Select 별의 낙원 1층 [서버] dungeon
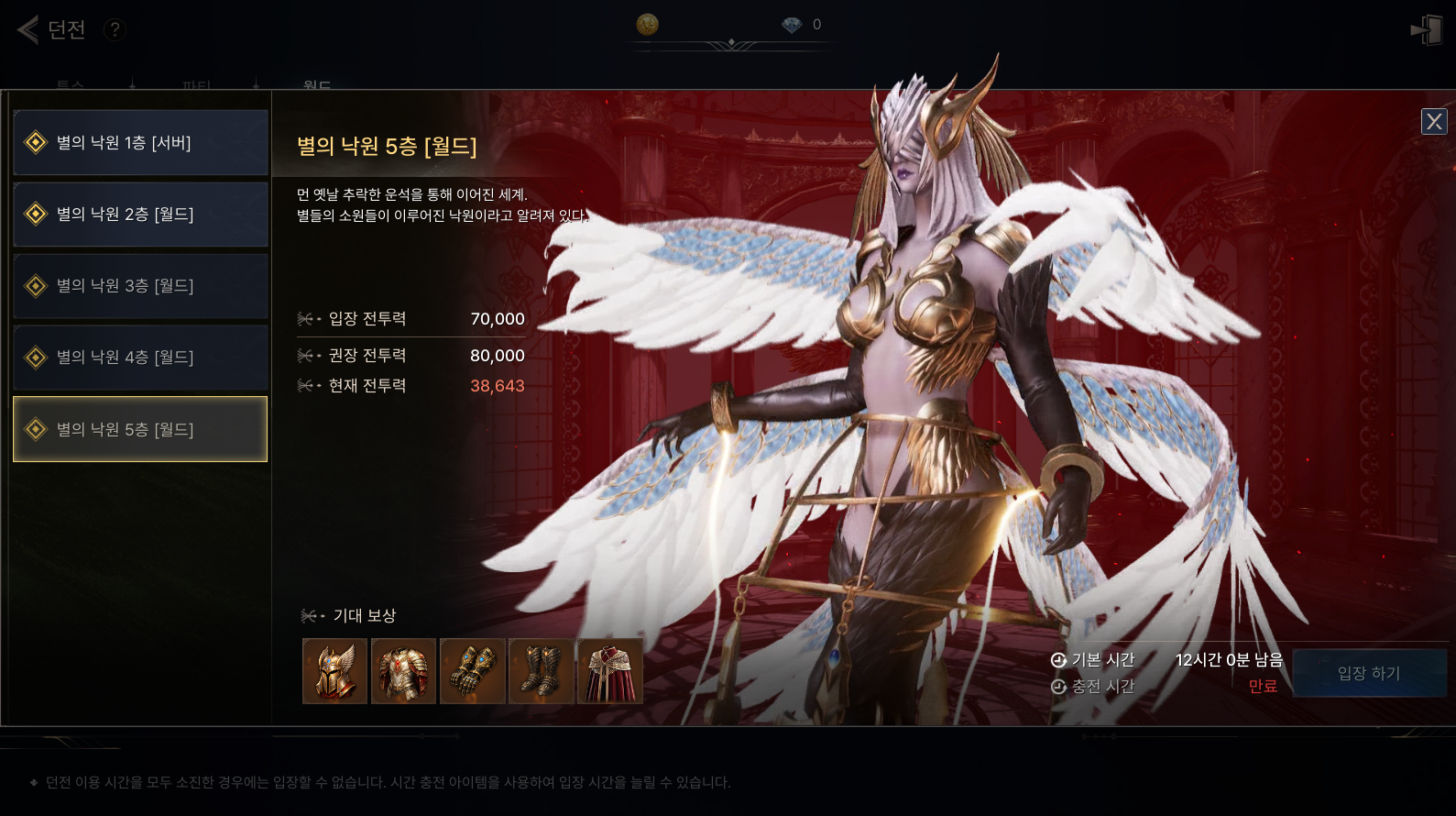The height and width of the screenshot is (816, 1456). click(x=140, y=143)
